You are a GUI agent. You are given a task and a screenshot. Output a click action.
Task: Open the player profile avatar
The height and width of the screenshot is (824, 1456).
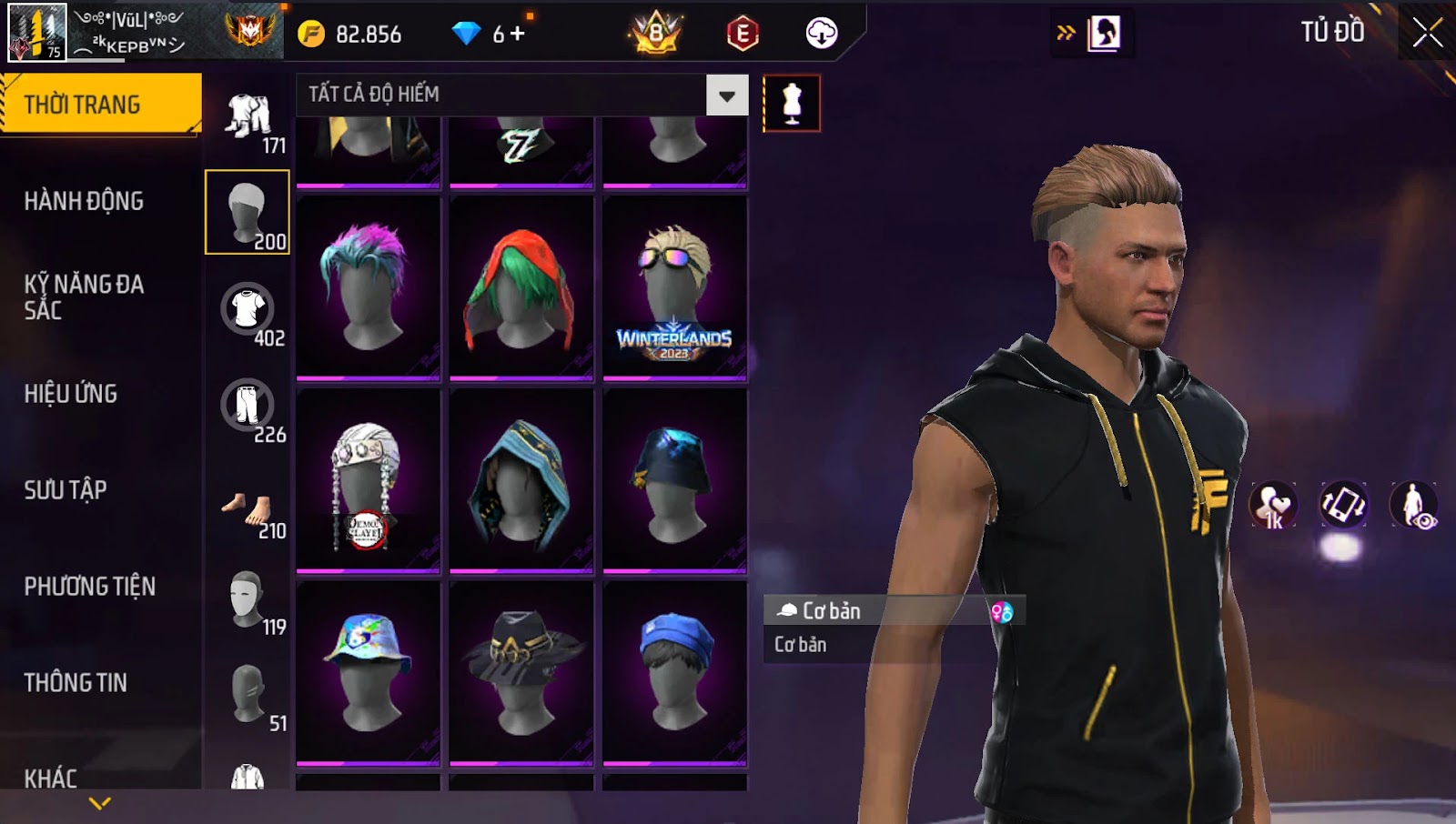click(36, 33)
